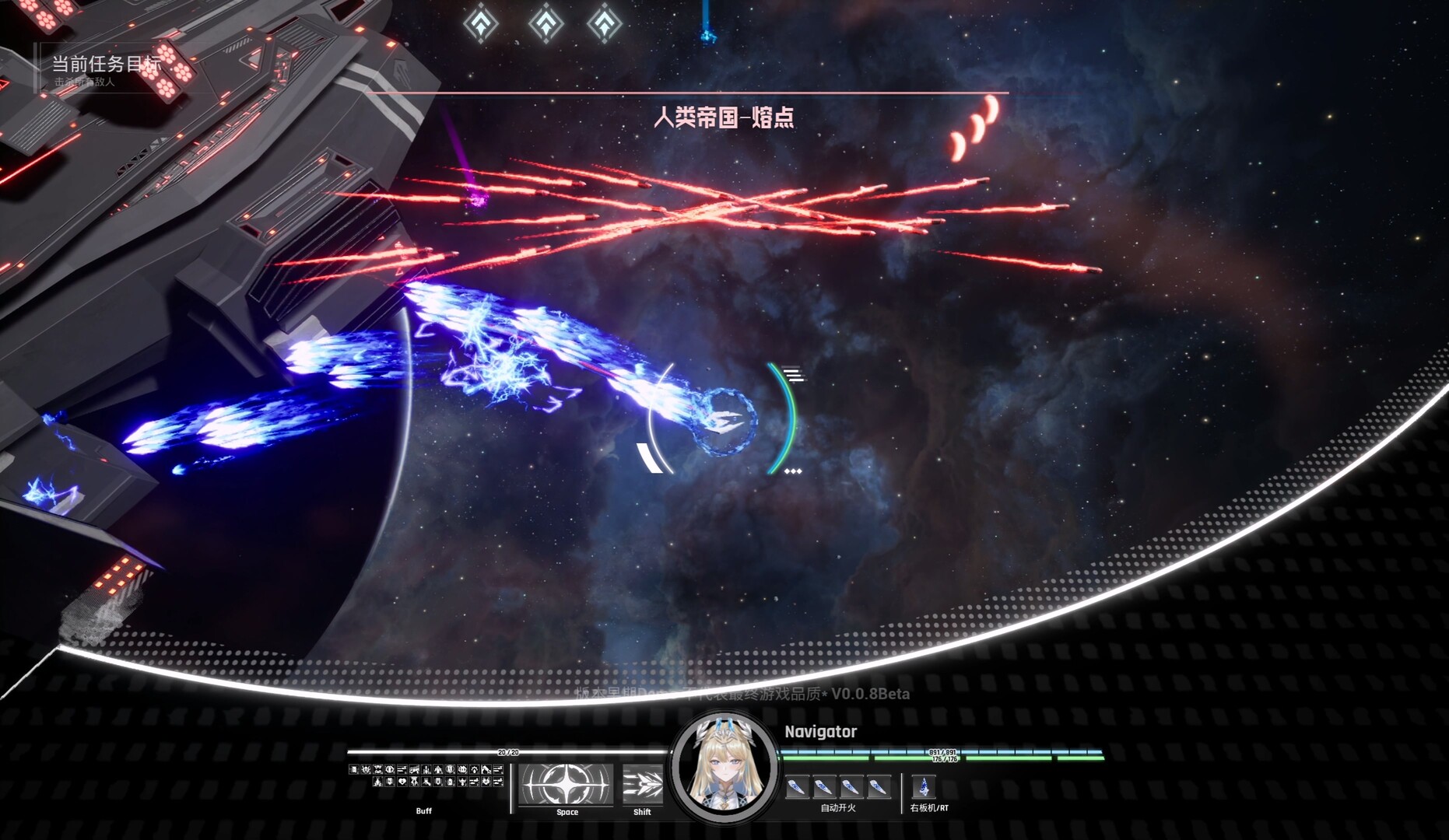Click the heart-shaped Buff icon

tap(402, 782)
